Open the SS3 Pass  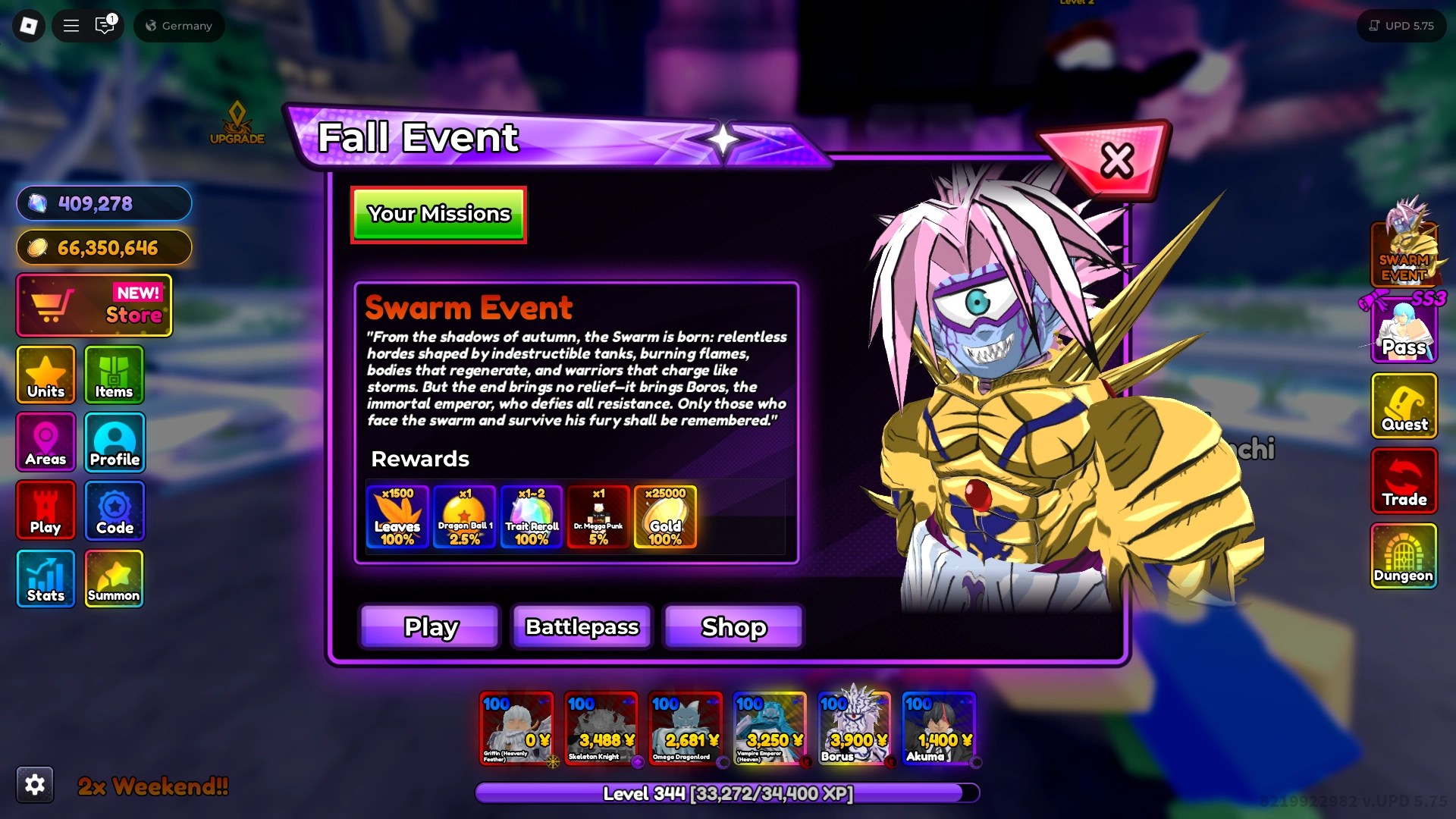tap(1404, 328)
